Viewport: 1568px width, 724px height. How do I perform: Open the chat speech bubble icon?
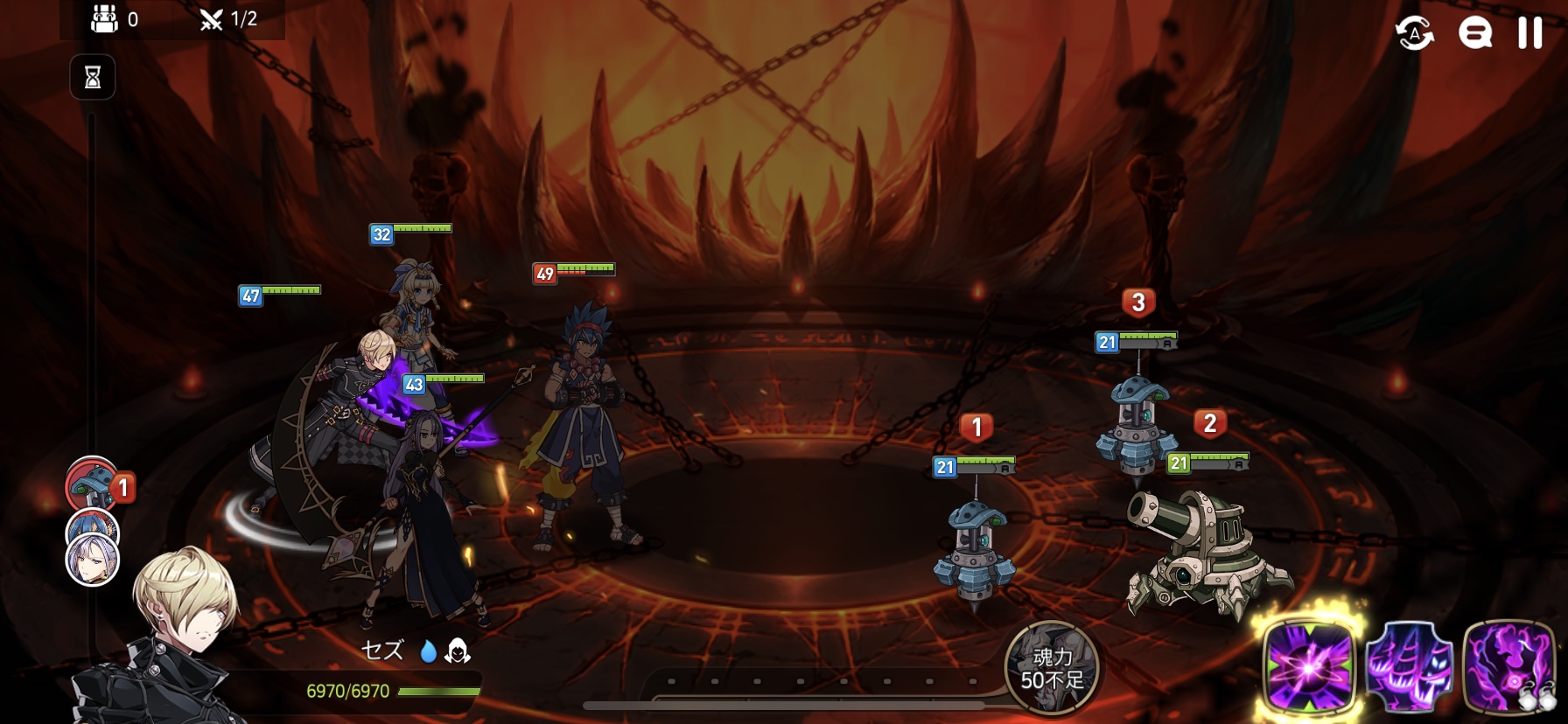click(x=1474, y=33)
